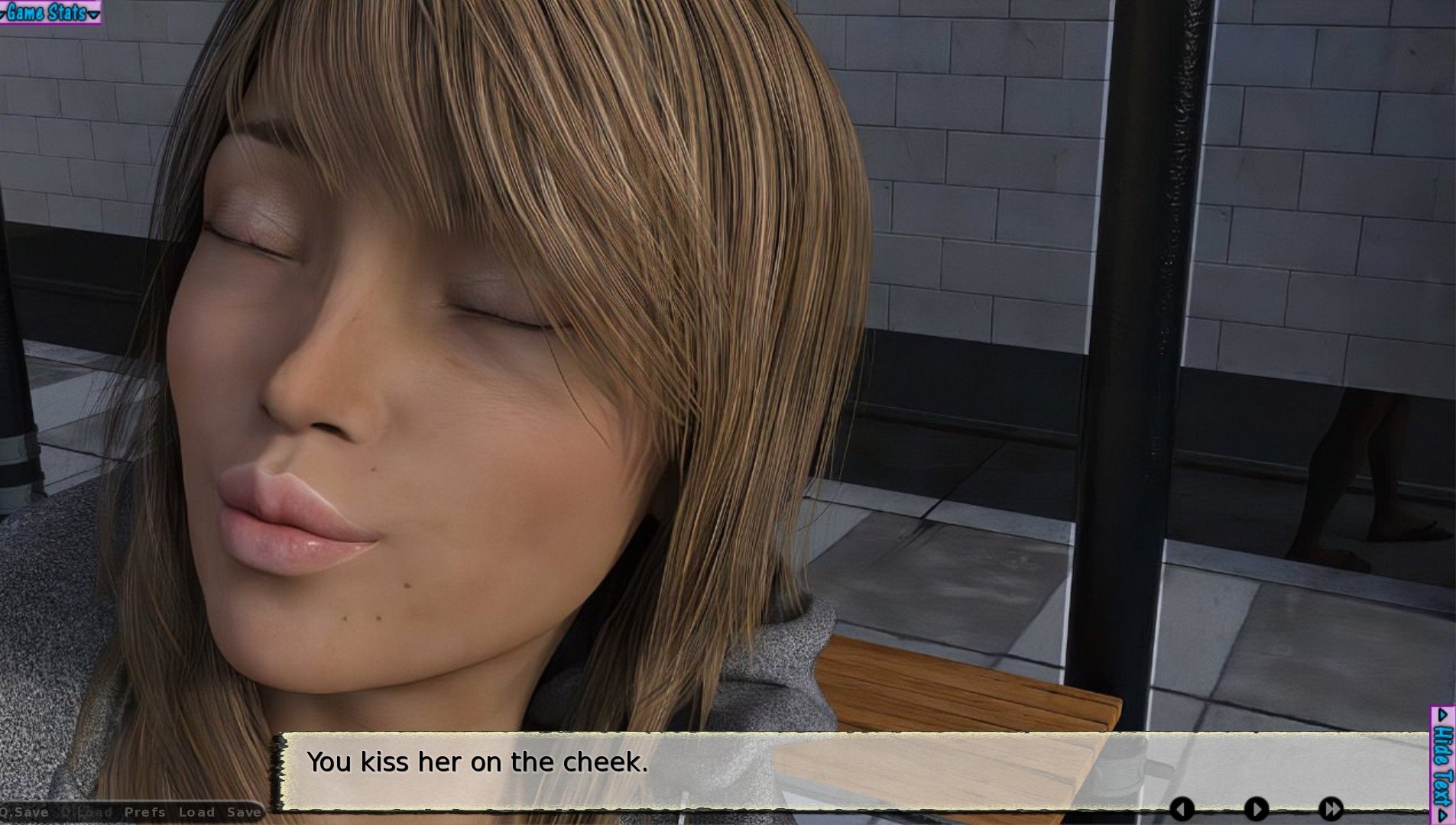Screen dimensions: 1456x825
Task: Skip ahead with the fast-forward button
Action: (1331, 809)
